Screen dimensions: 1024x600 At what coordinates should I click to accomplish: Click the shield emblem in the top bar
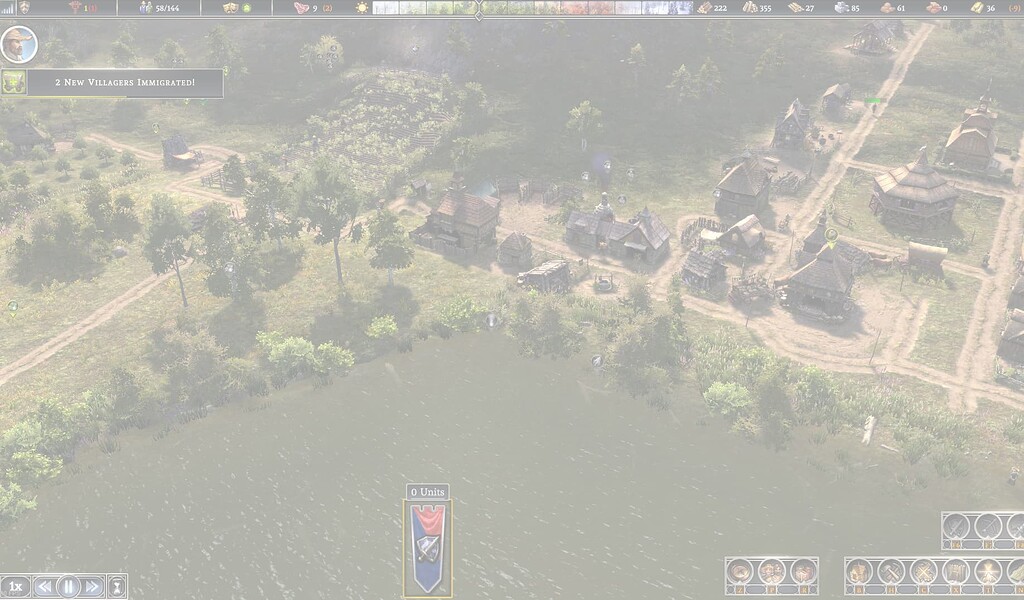23,7
